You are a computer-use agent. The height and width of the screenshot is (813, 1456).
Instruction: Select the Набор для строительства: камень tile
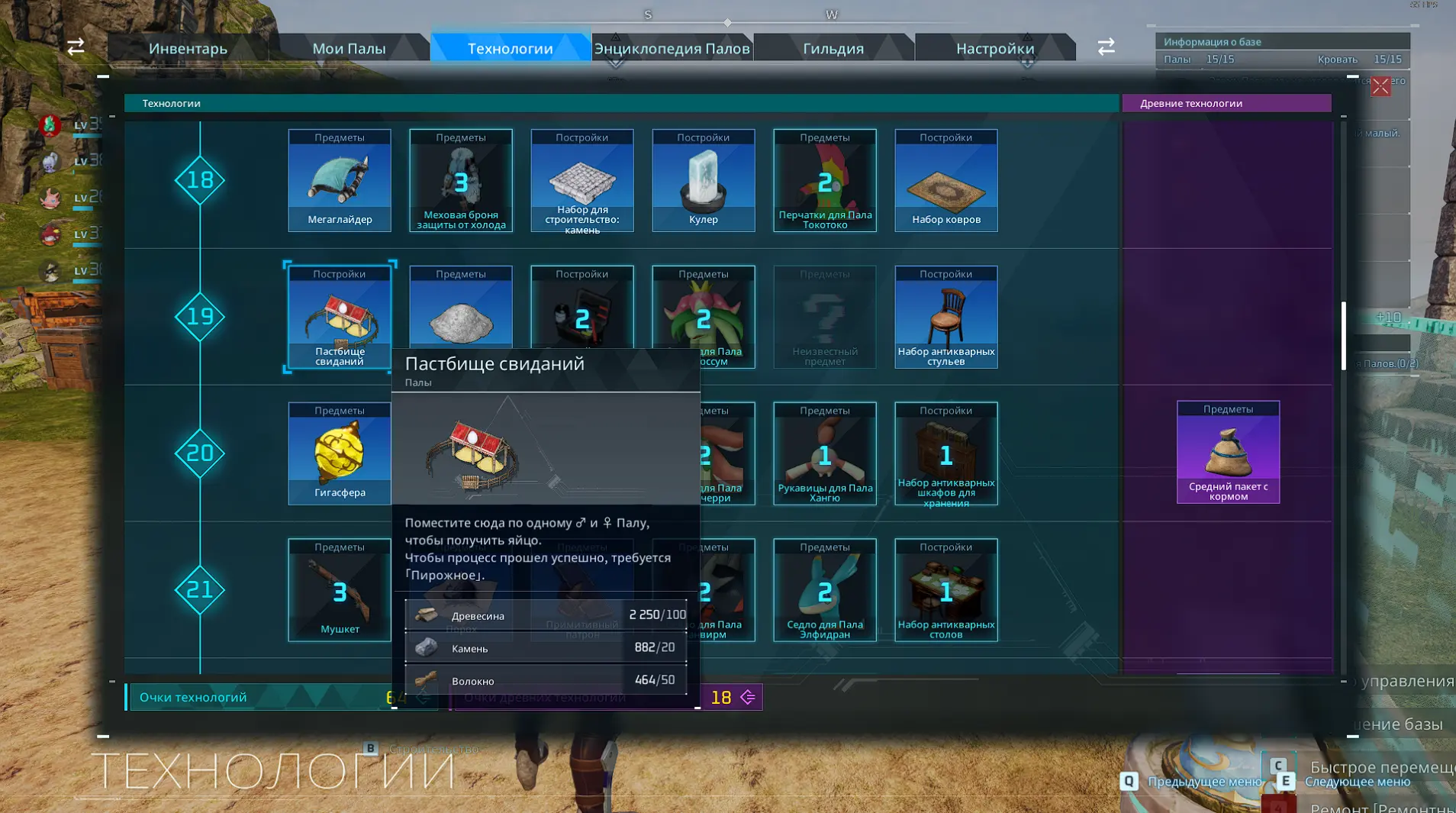[x=582, y=181]
